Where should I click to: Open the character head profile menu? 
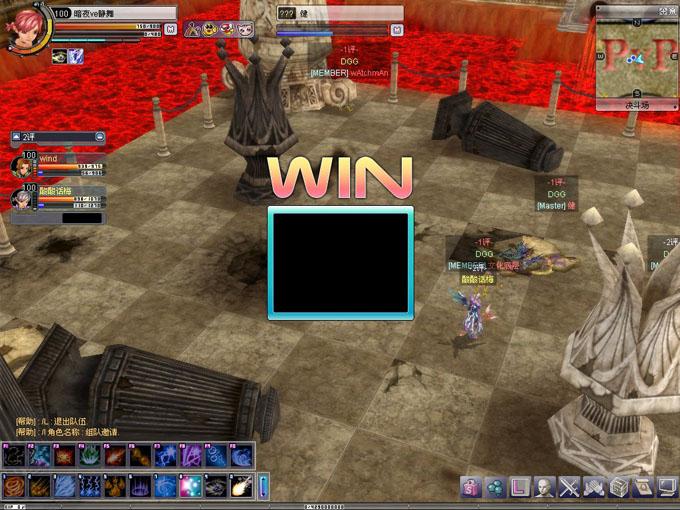point(545,487)
